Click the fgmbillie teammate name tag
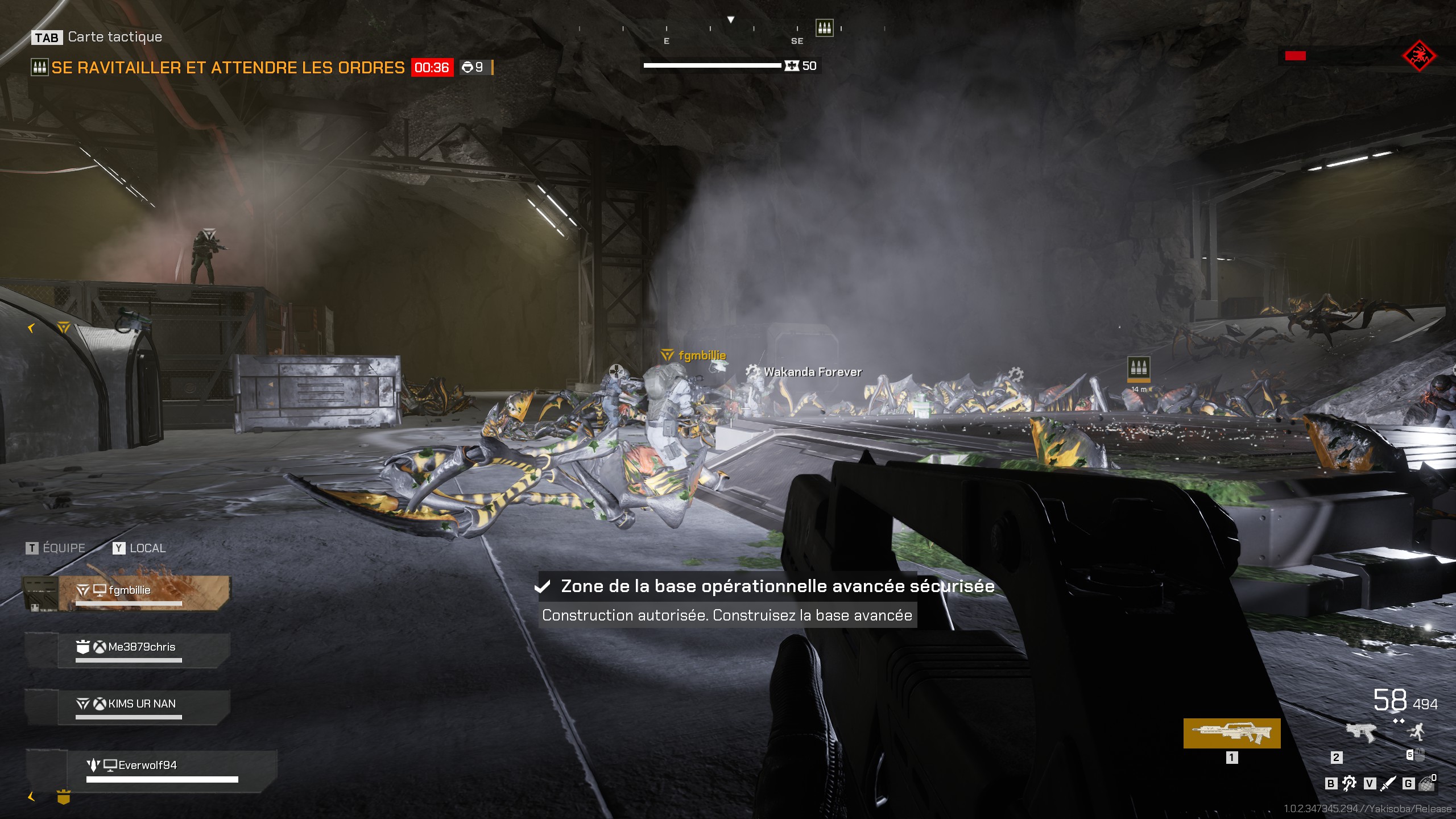The height and width of the screenshot is (819, 1456). tap(701, 355)
